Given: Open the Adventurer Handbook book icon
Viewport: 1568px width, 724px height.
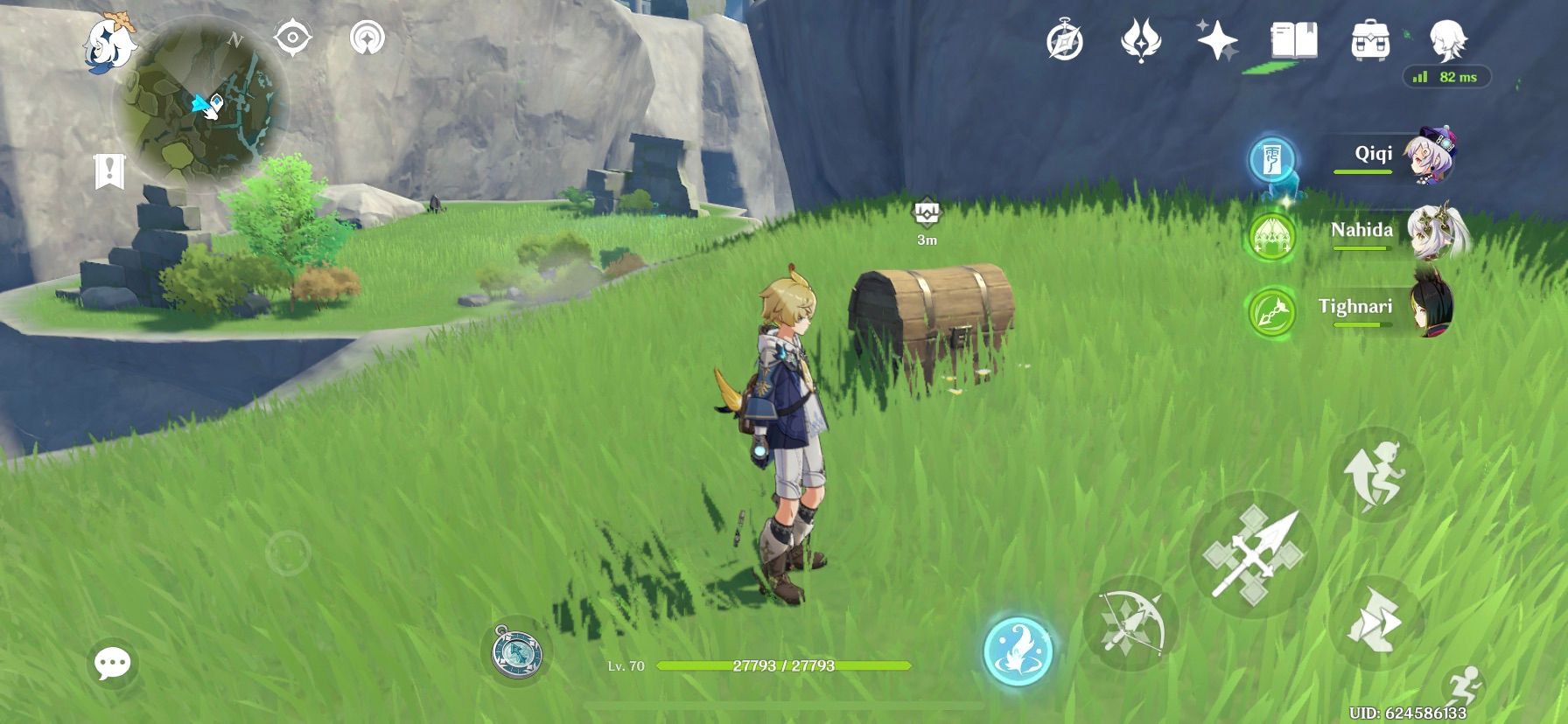Looking at the screenshot, I should (x=1293, y=38).
